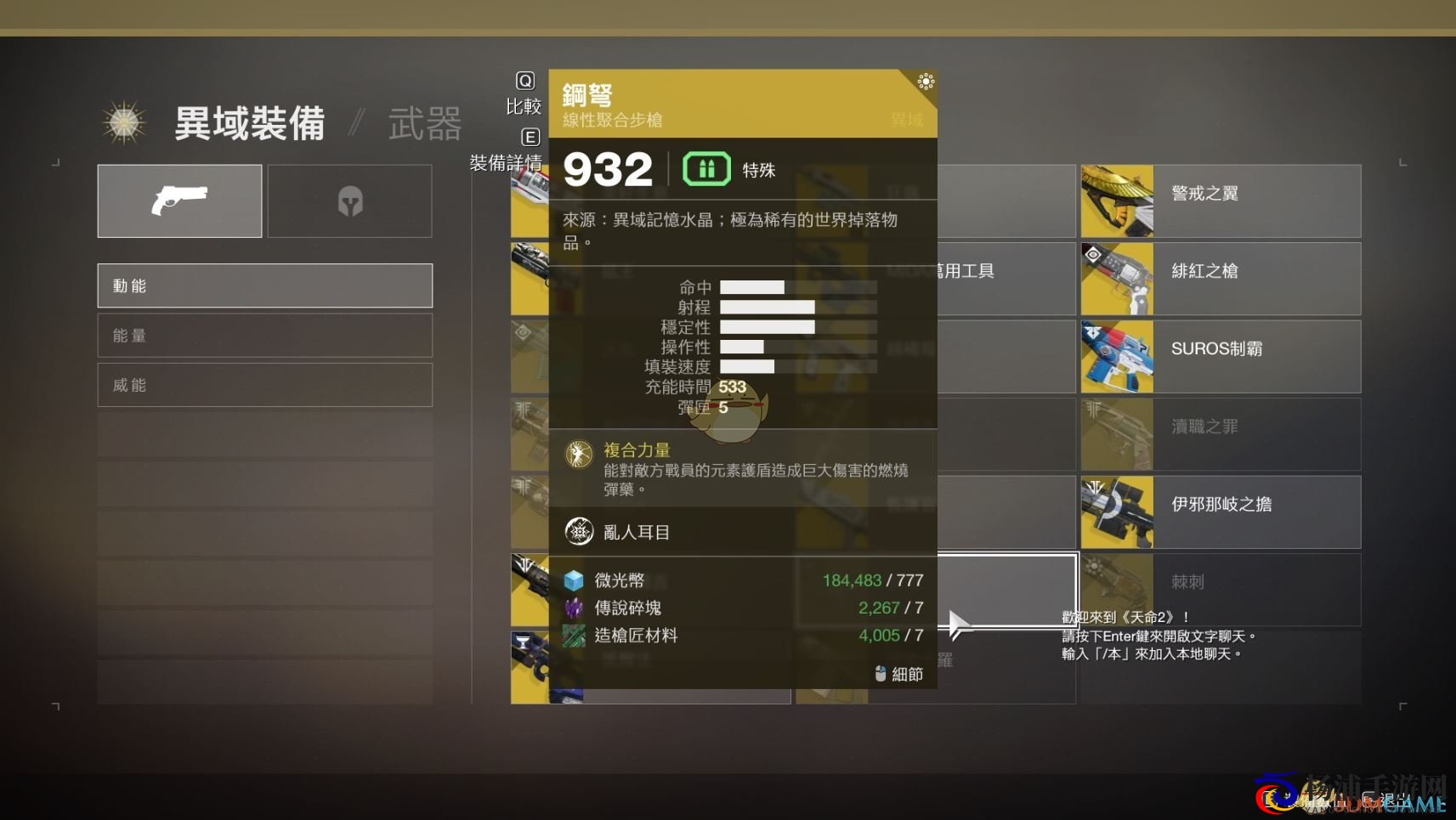The height and width of the screenshot is (820, 1456).
Task: Click the 穩定性 stat bar
Action: pyautogui.click(x=768, y=326)
